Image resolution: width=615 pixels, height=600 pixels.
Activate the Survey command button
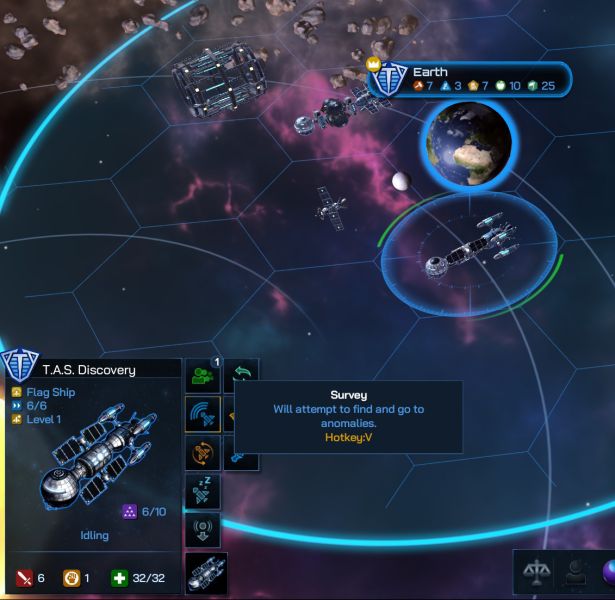[203, 414]
